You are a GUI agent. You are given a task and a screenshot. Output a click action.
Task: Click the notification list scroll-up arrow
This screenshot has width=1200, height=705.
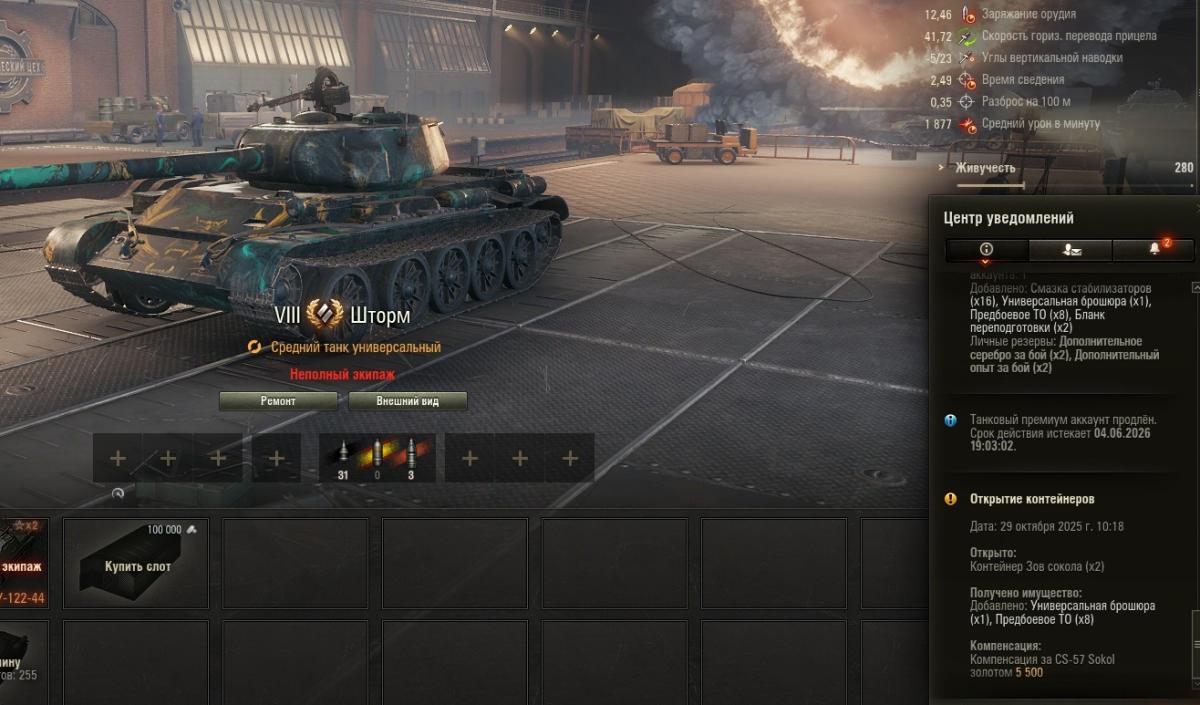1194,287
